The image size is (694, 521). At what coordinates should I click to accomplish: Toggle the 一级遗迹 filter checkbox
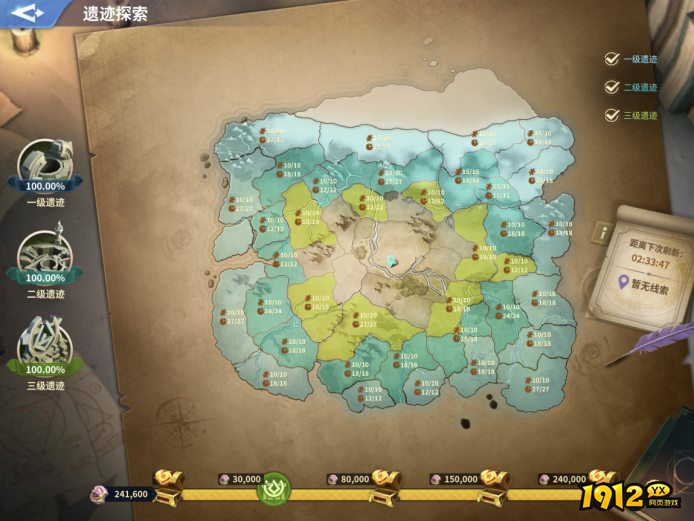coord(612,59)
